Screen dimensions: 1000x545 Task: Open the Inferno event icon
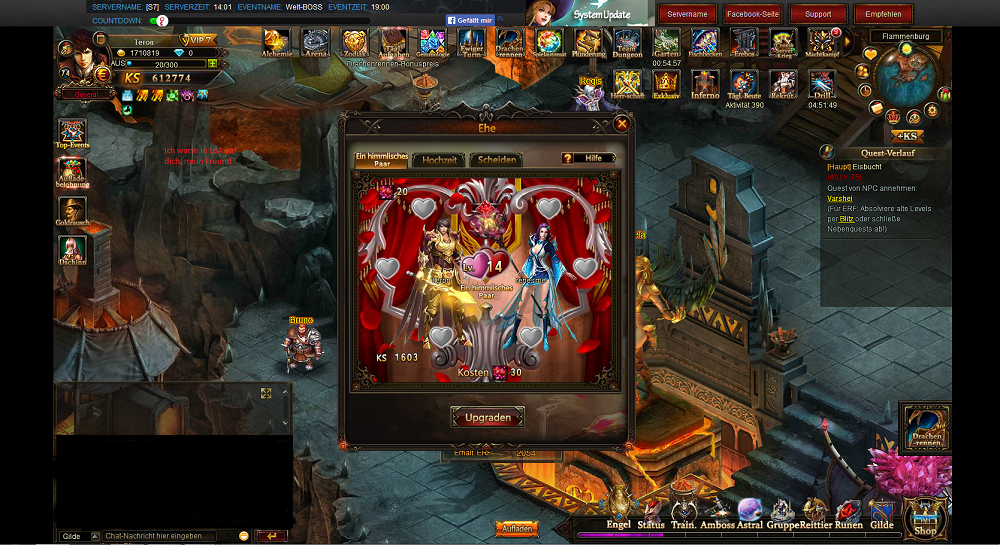click(x=705, y=84)
